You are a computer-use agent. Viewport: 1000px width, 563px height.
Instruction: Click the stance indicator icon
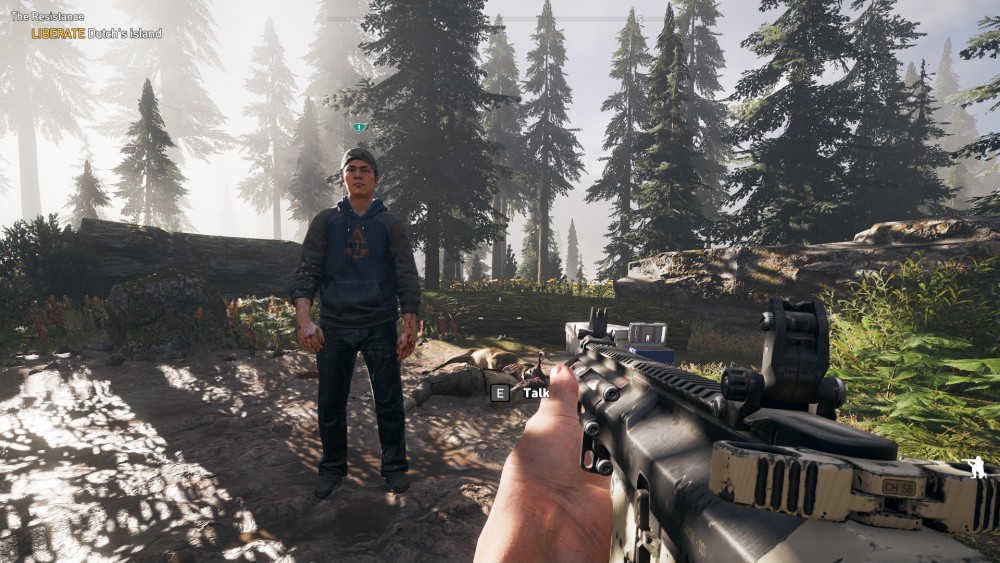click(x=973, y=467)
